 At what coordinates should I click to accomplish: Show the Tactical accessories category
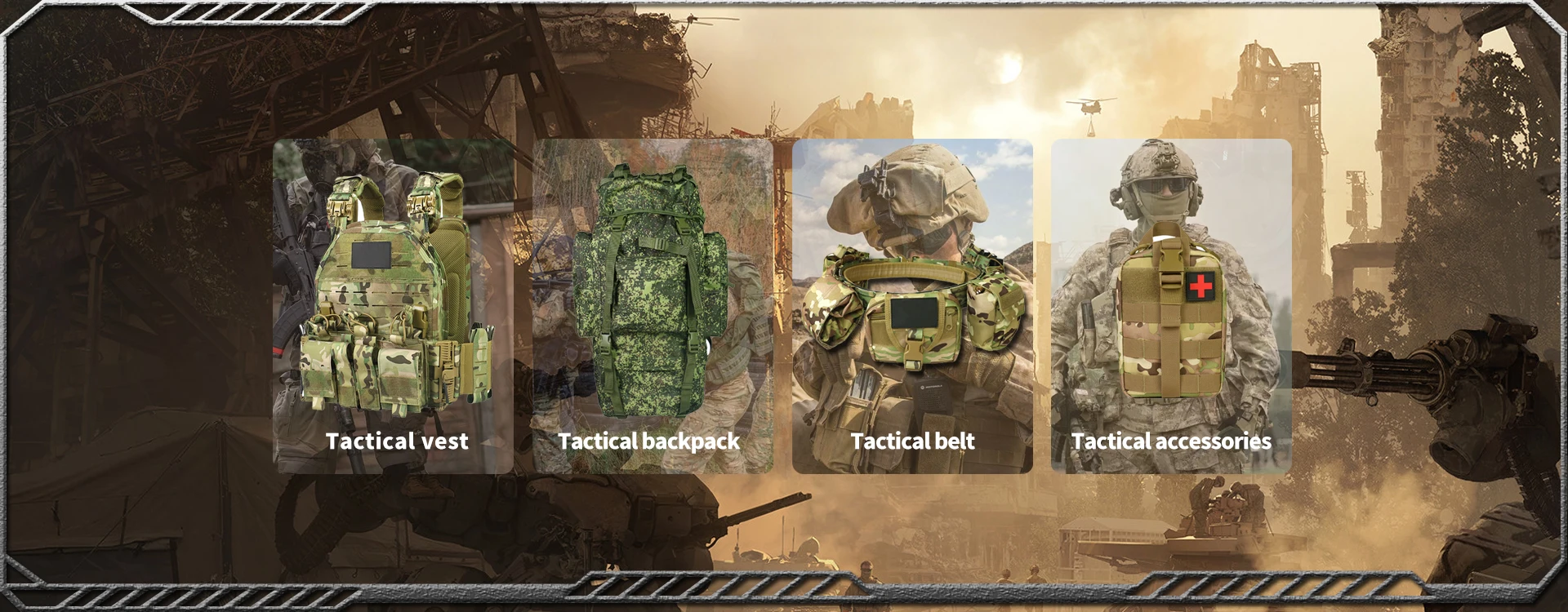(x=1171, y=306)
